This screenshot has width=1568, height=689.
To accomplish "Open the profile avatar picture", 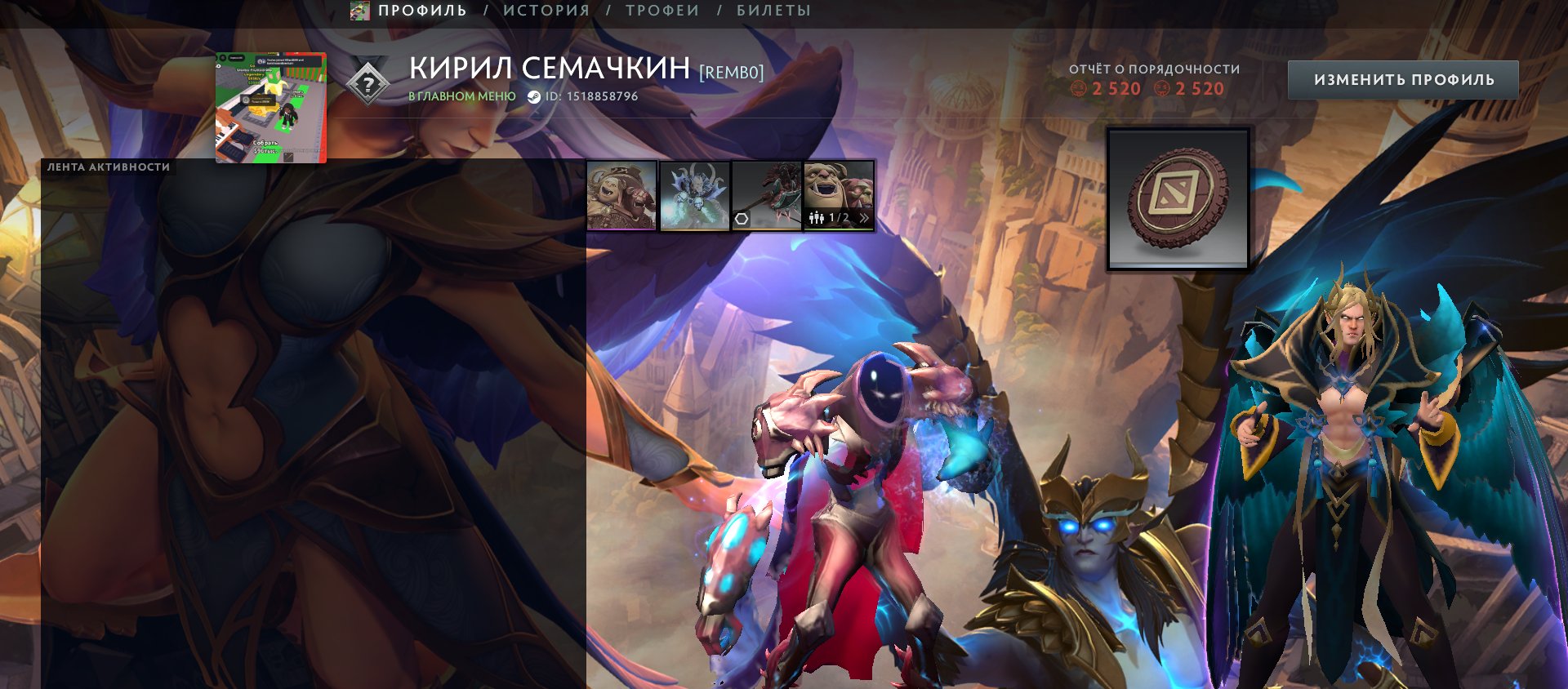I will click(270, 106).
